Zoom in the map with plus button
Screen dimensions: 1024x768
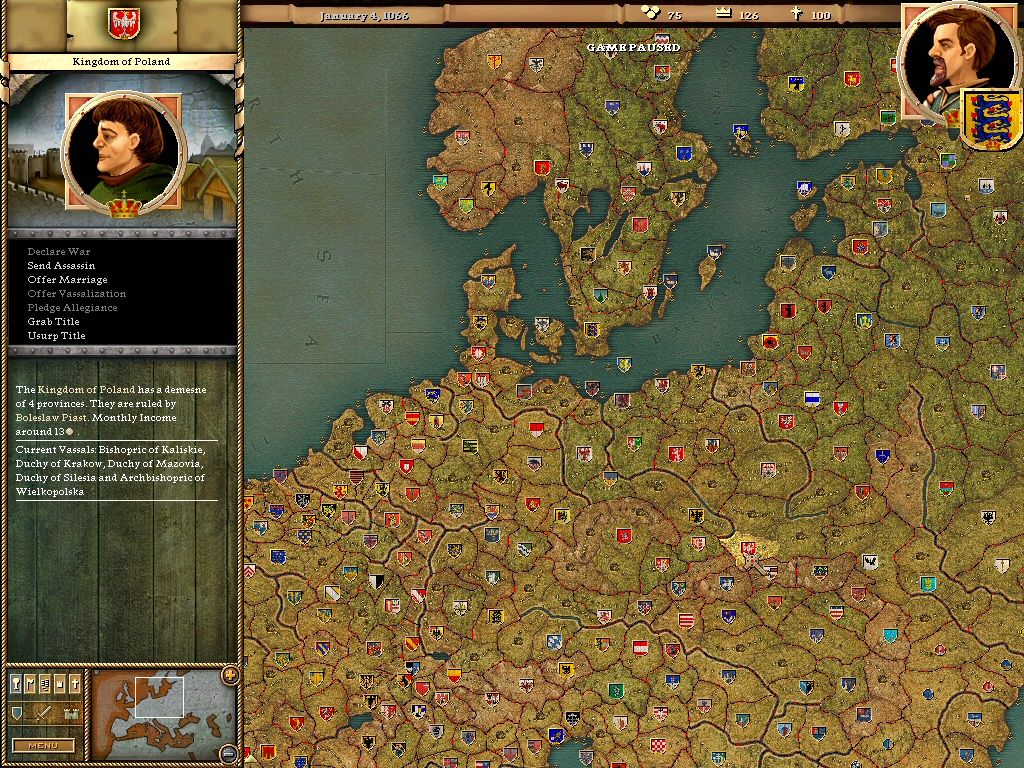(230, 675)
